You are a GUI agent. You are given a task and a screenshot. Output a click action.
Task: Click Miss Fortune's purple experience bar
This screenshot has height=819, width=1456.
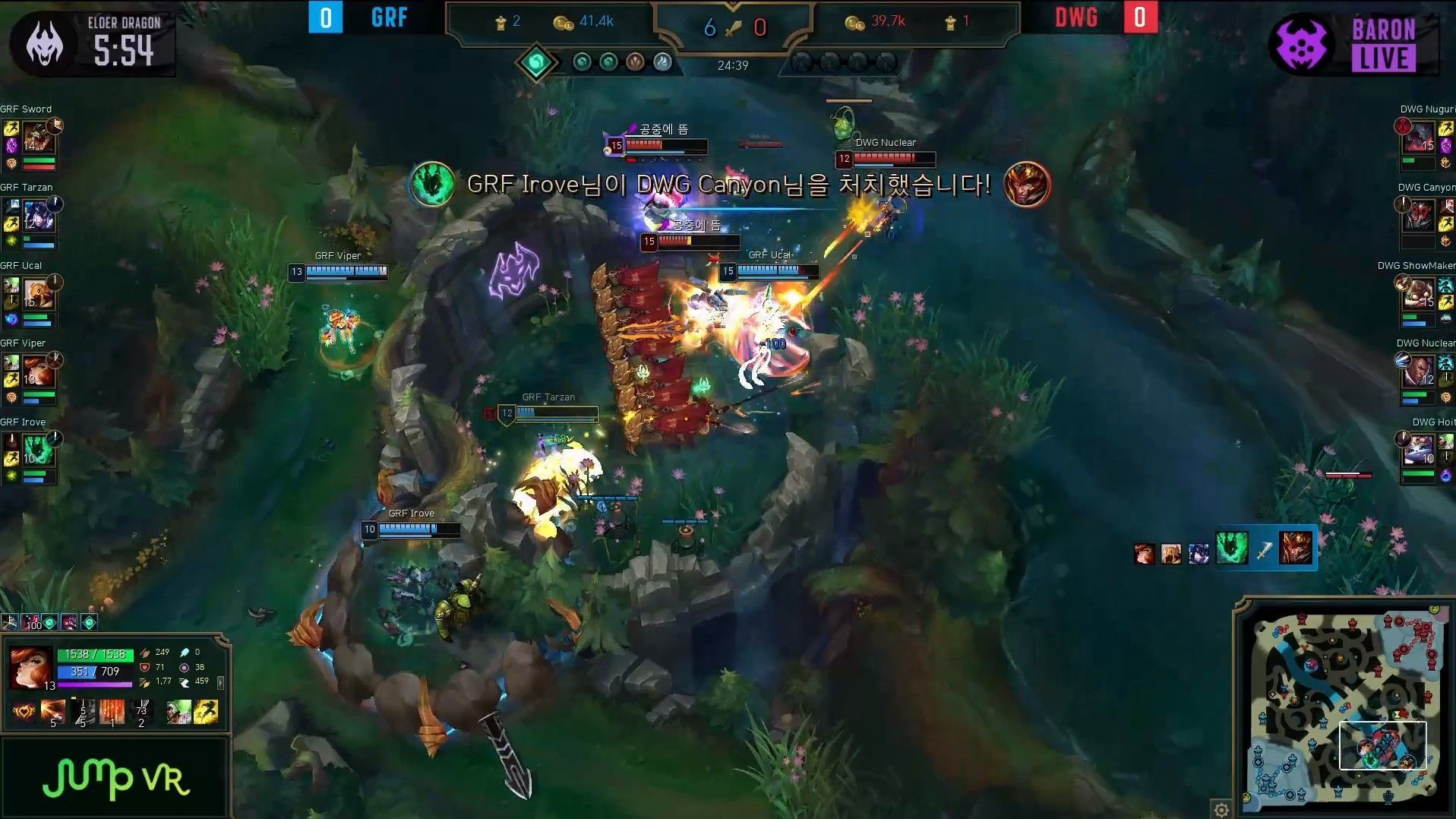[x=95, y=684]
